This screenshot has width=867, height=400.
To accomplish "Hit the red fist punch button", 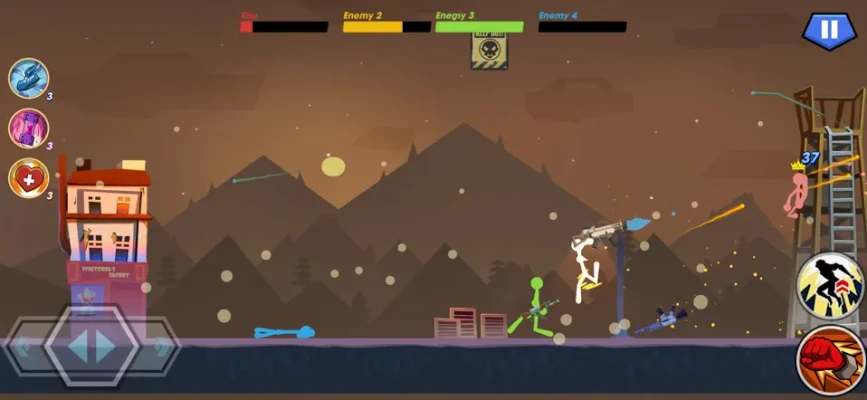I will pos(830,360).
